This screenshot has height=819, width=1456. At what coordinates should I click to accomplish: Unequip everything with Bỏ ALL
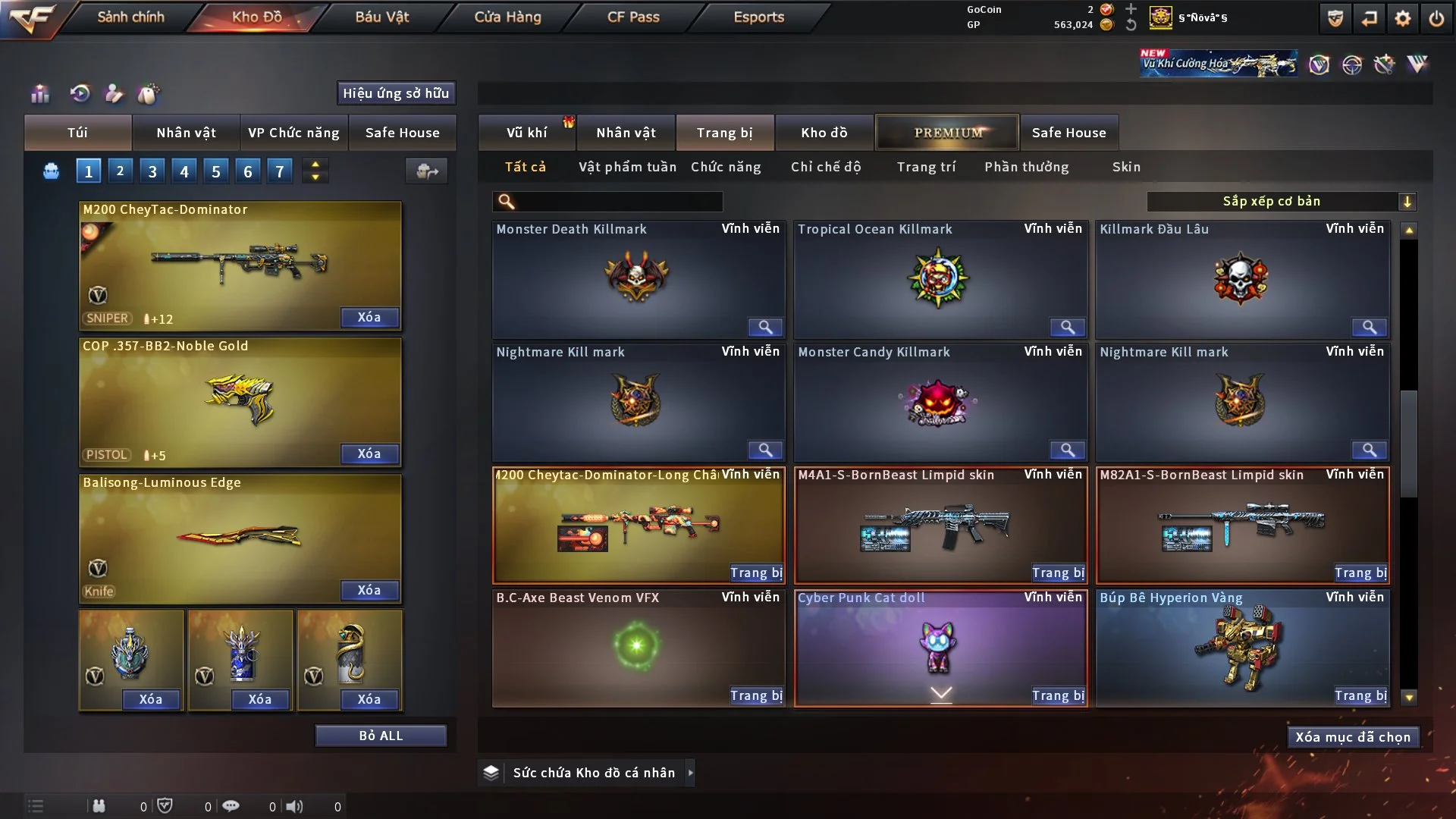(x=381, y=736)
